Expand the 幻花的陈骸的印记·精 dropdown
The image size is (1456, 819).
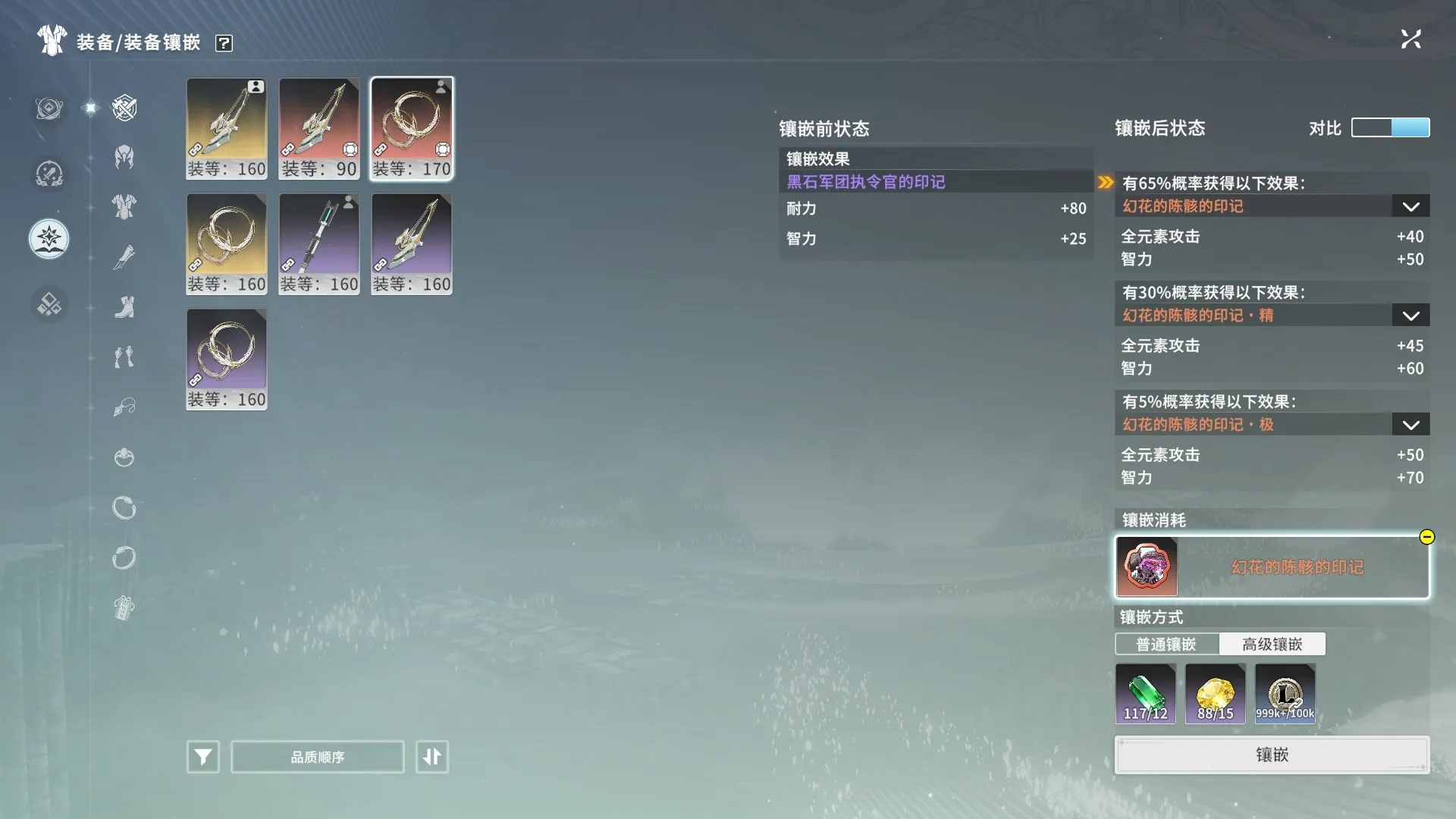1410,315
